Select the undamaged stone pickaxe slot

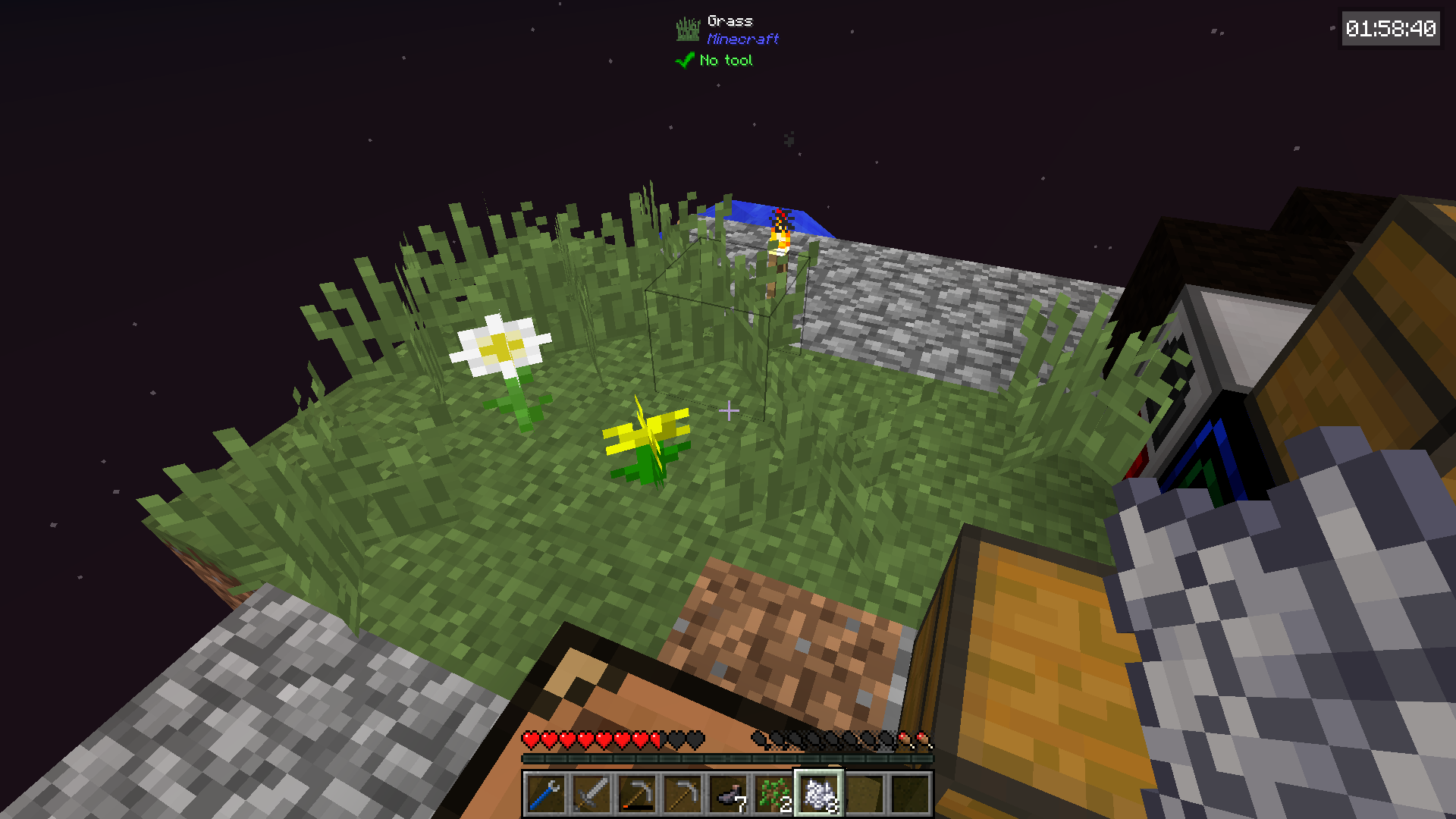[682, 794]
